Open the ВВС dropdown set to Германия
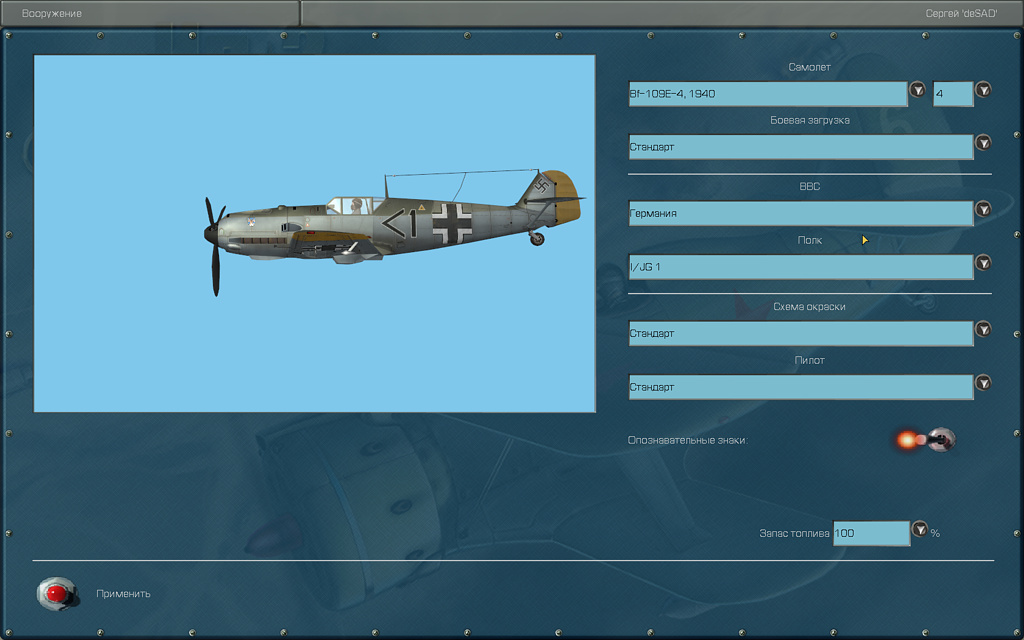 point(983,209)
